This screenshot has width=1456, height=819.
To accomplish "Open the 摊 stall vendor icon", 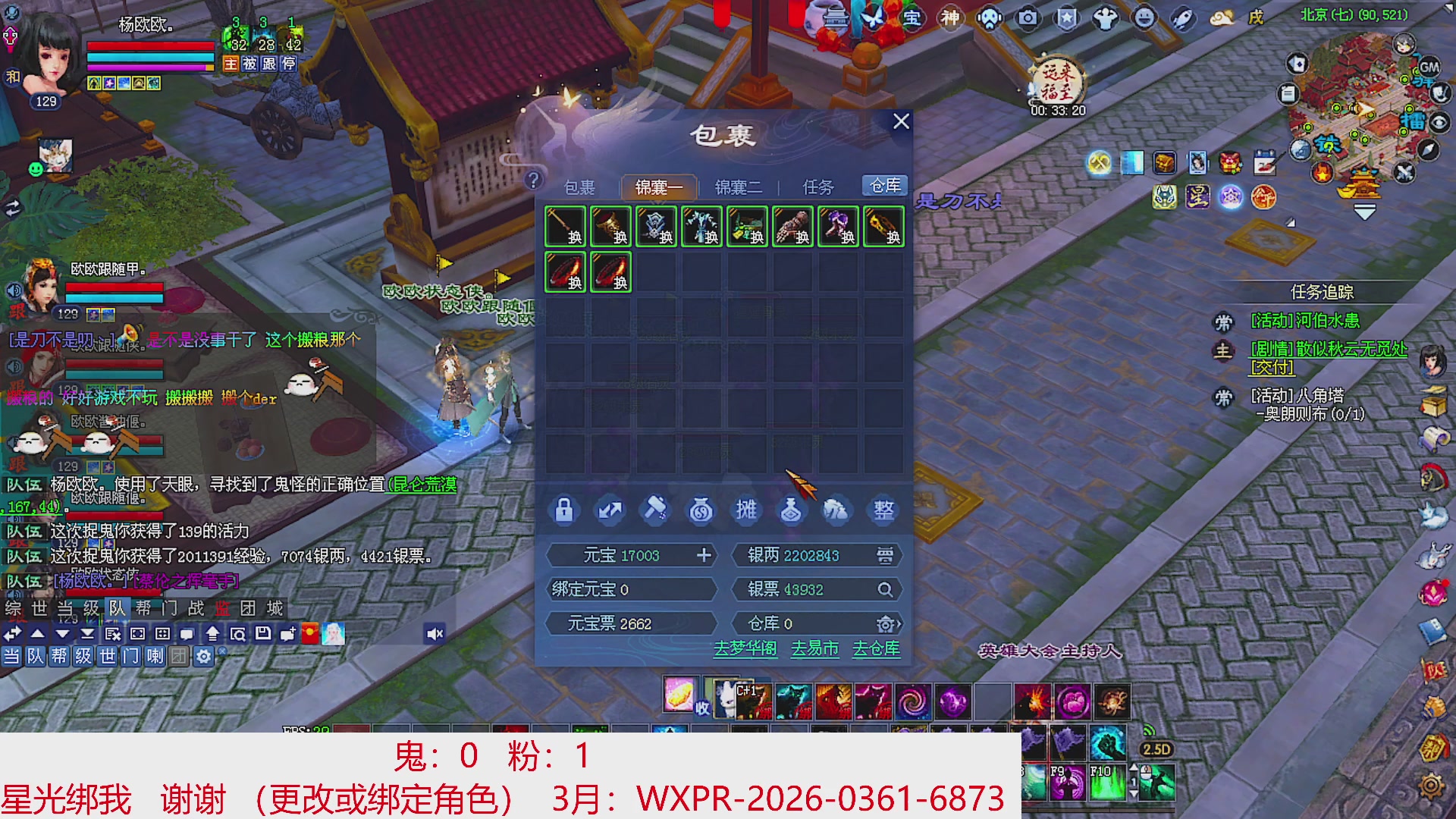I will [746, 510].
